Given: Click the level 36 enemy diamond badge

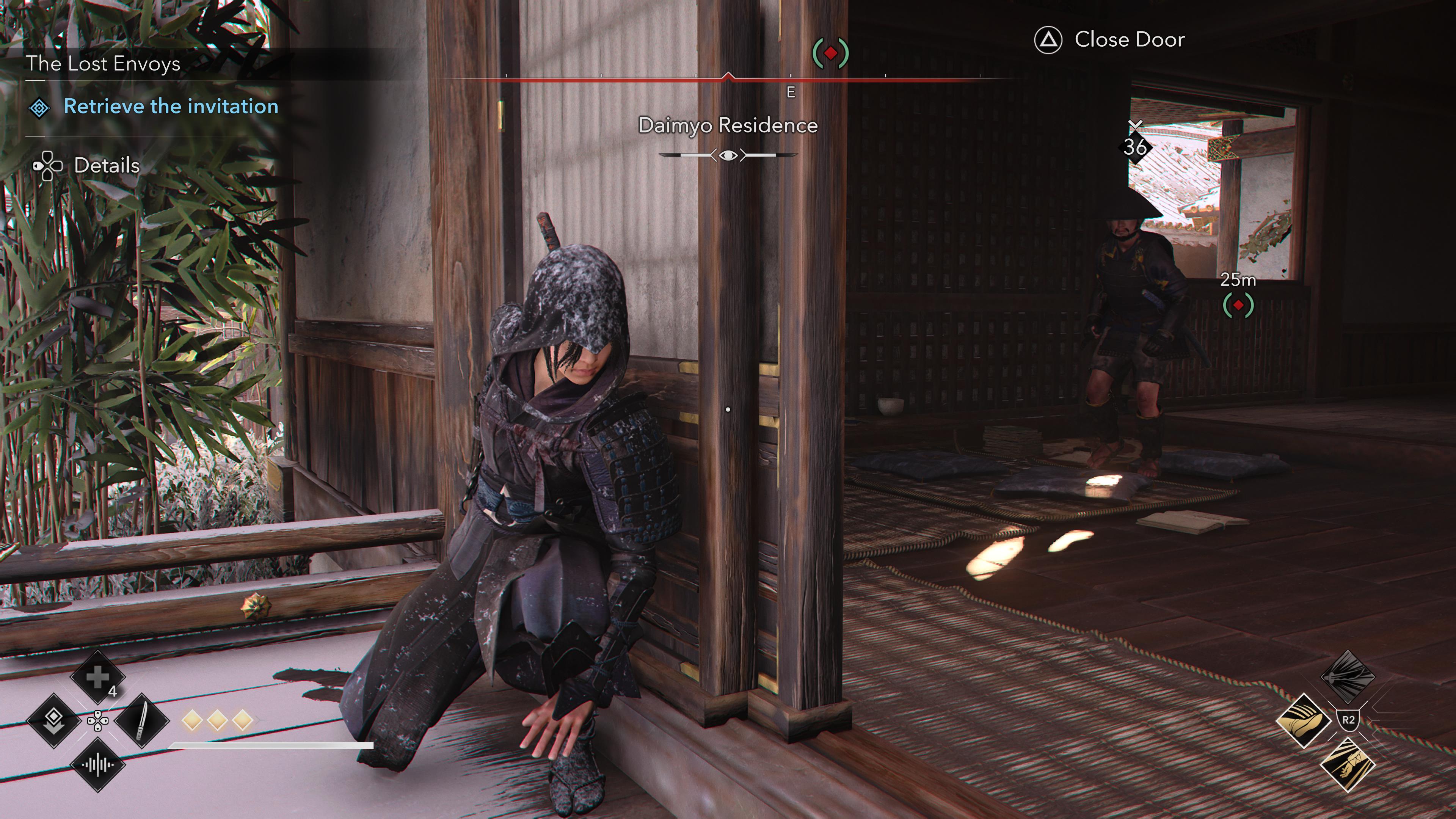Looking at the screenshot, I should pyautogui.click(x=1135, y=147).
